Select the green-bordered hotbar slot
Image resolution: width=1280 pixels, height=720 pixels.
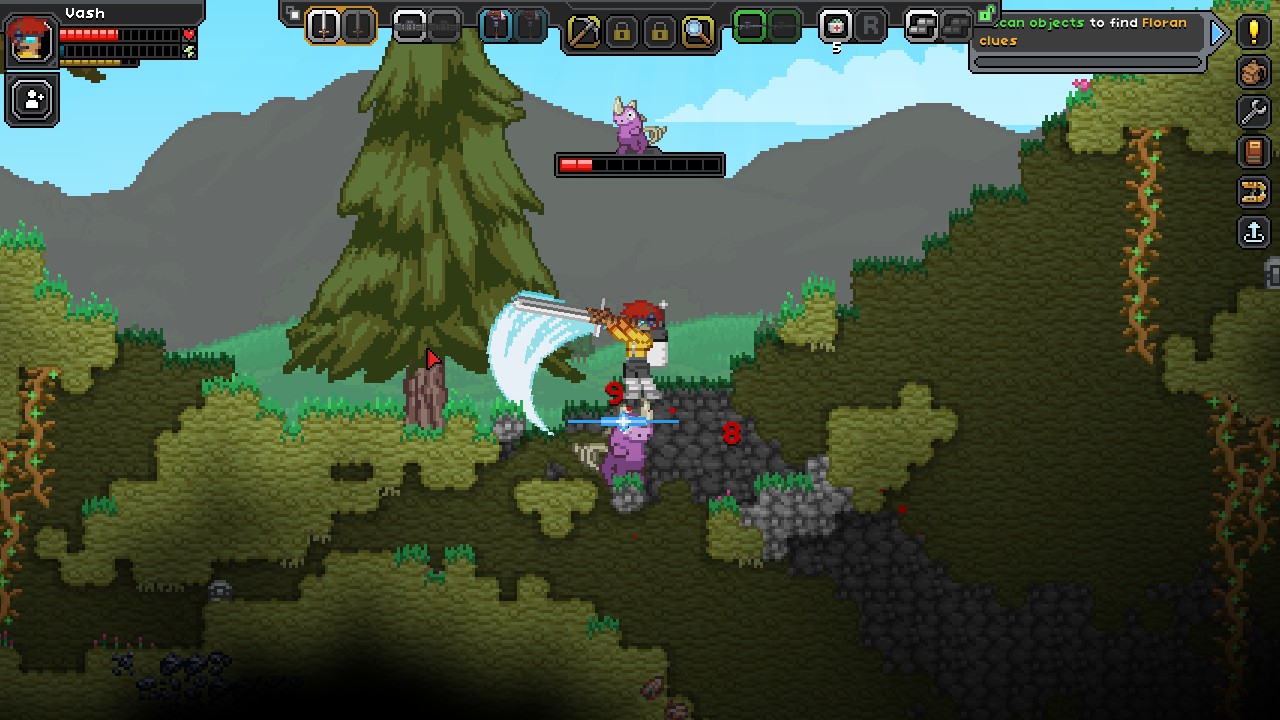pos(750,26)
